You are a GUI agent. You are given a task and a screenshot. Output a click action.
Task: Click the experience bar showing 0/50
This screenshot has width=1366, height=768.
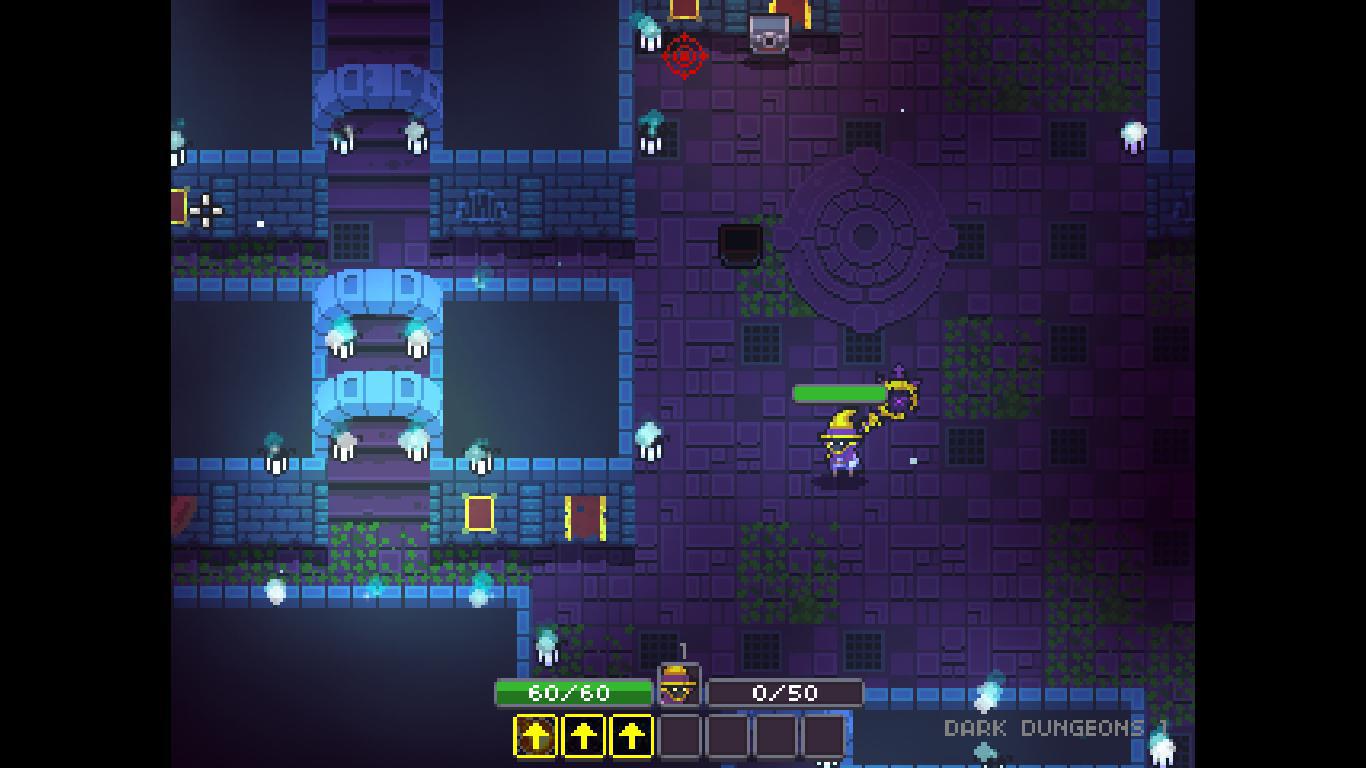click(x=786, y=691)
